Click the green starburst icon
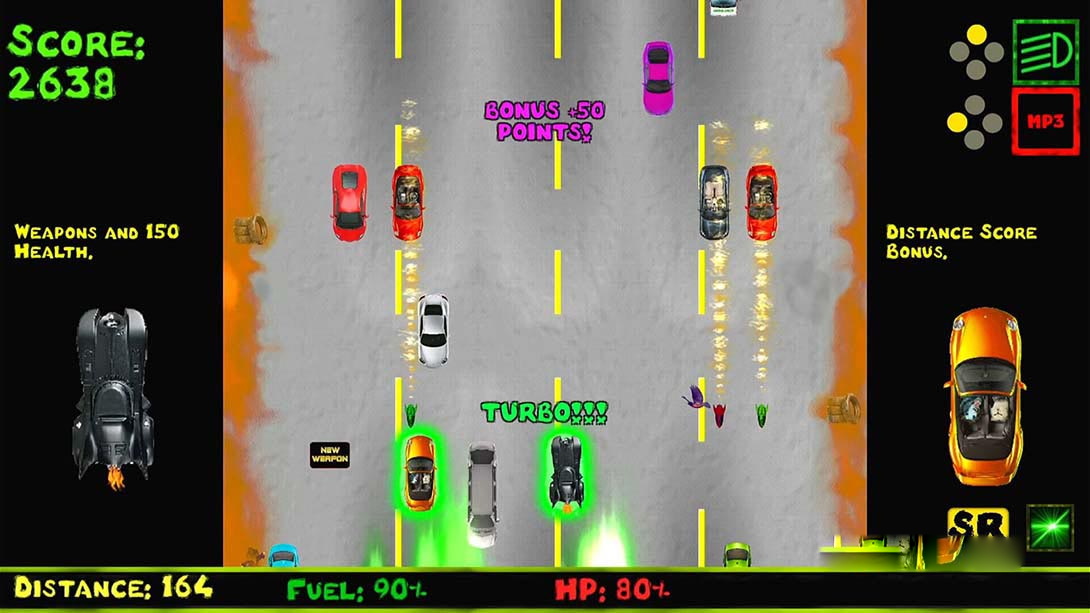1090x613 pixels. (x=1049, y=527)
